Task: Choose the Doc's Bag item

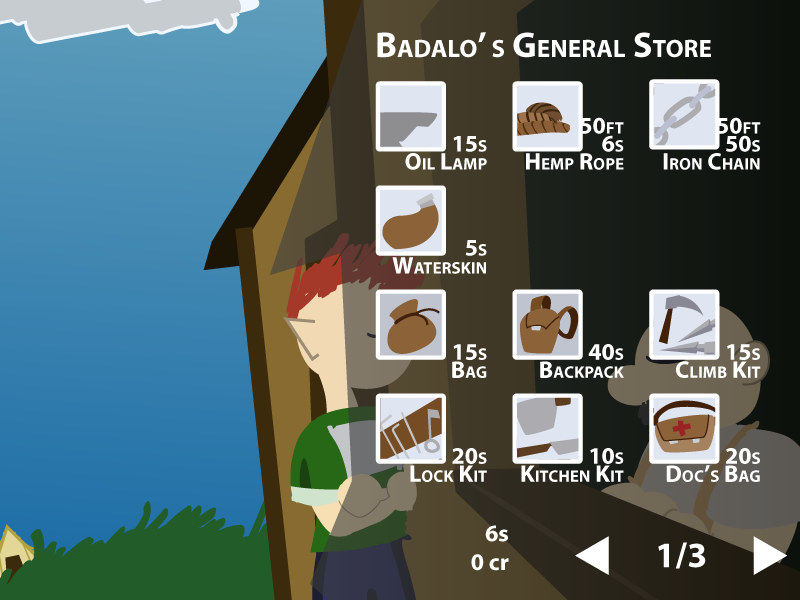Action: tap(684, 429)
